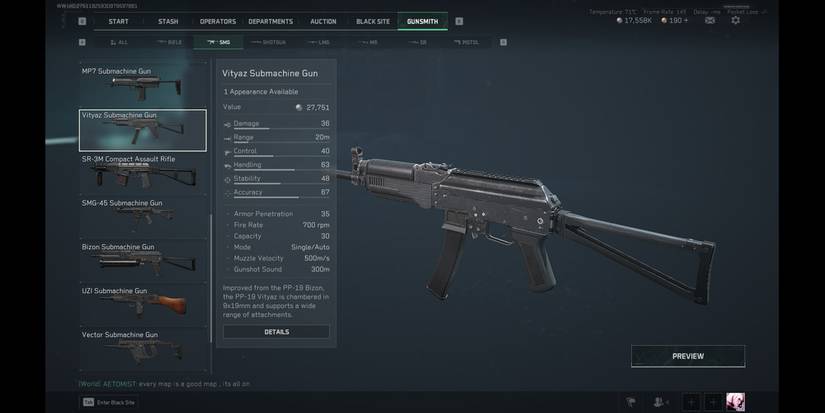The width and height of the screenshot is (825, 413).
Task: Switch to the Auction tab
Action: tap(323, 21)
